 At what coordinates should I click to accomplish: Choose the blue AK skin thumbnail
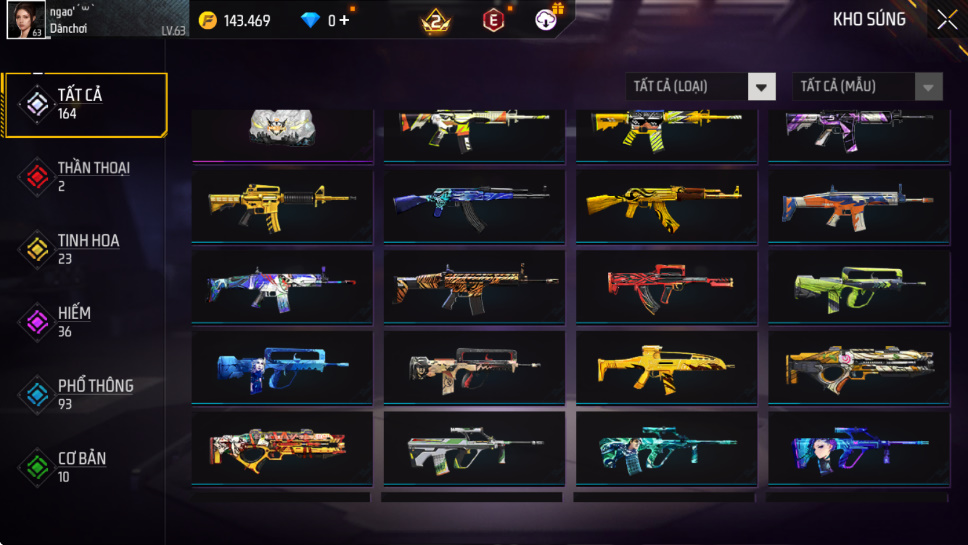[x=473, y=204]
